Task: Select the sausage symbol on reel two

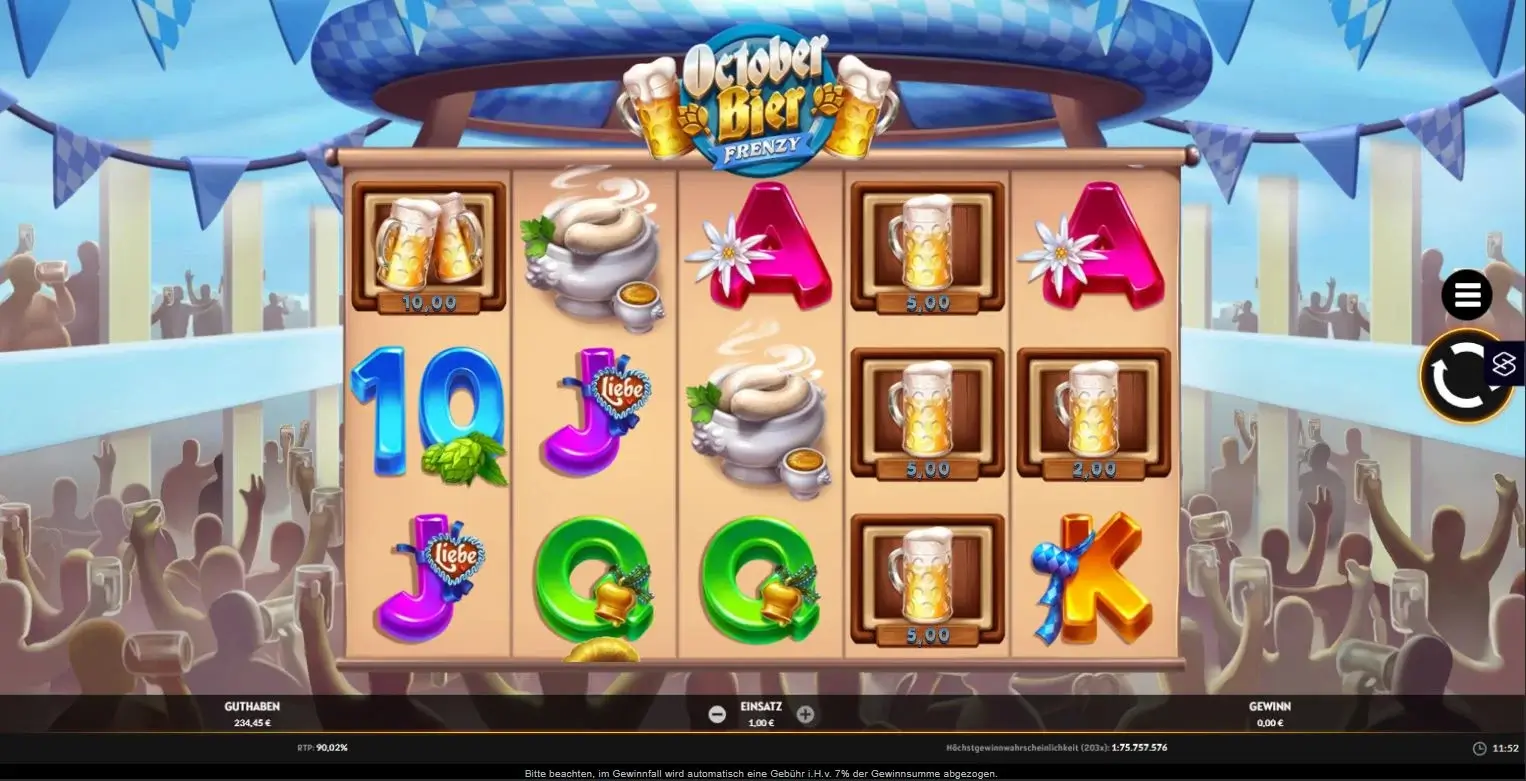Action: (x=593, y=250)
